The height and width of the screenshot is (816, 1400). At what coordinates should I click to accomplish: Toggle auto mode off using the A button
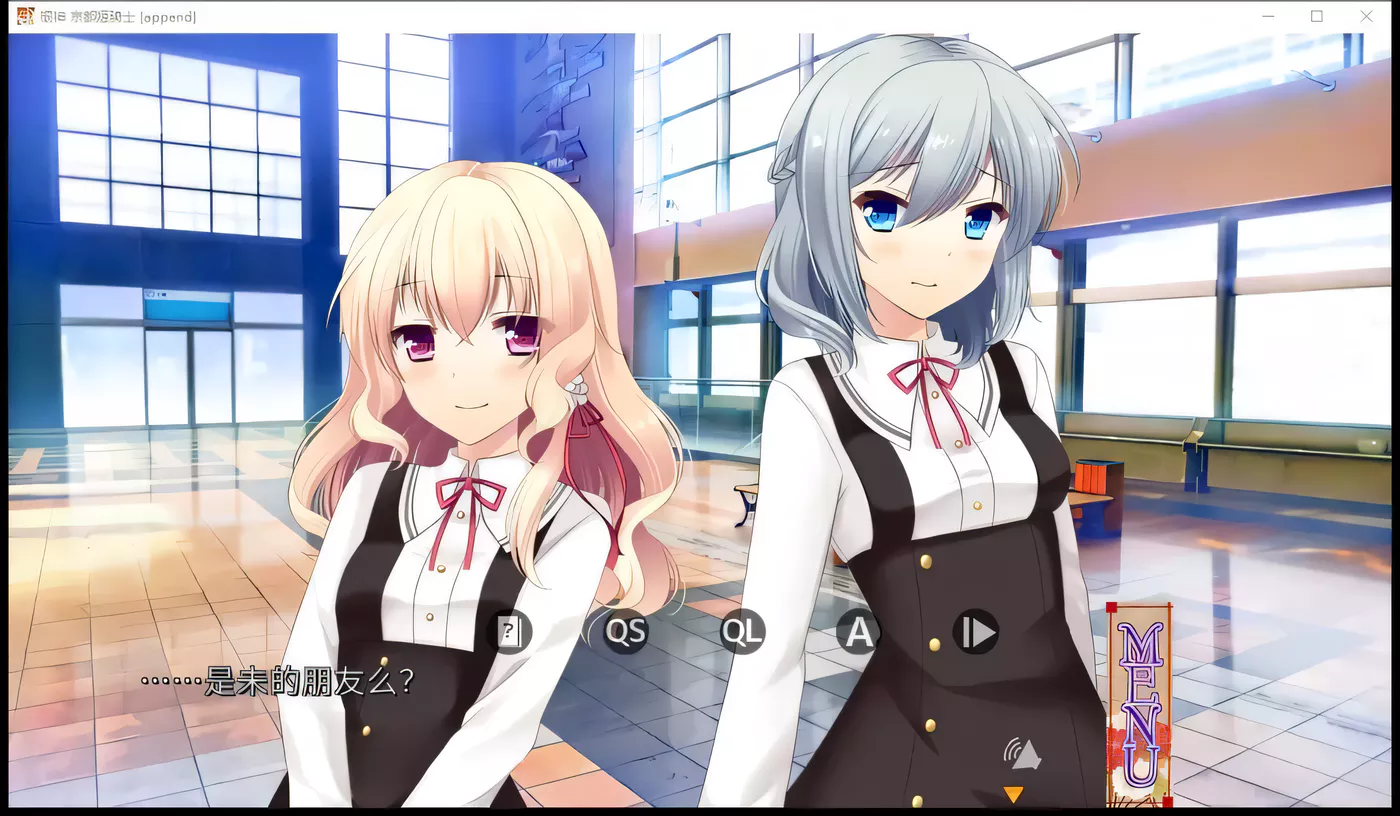857,631
